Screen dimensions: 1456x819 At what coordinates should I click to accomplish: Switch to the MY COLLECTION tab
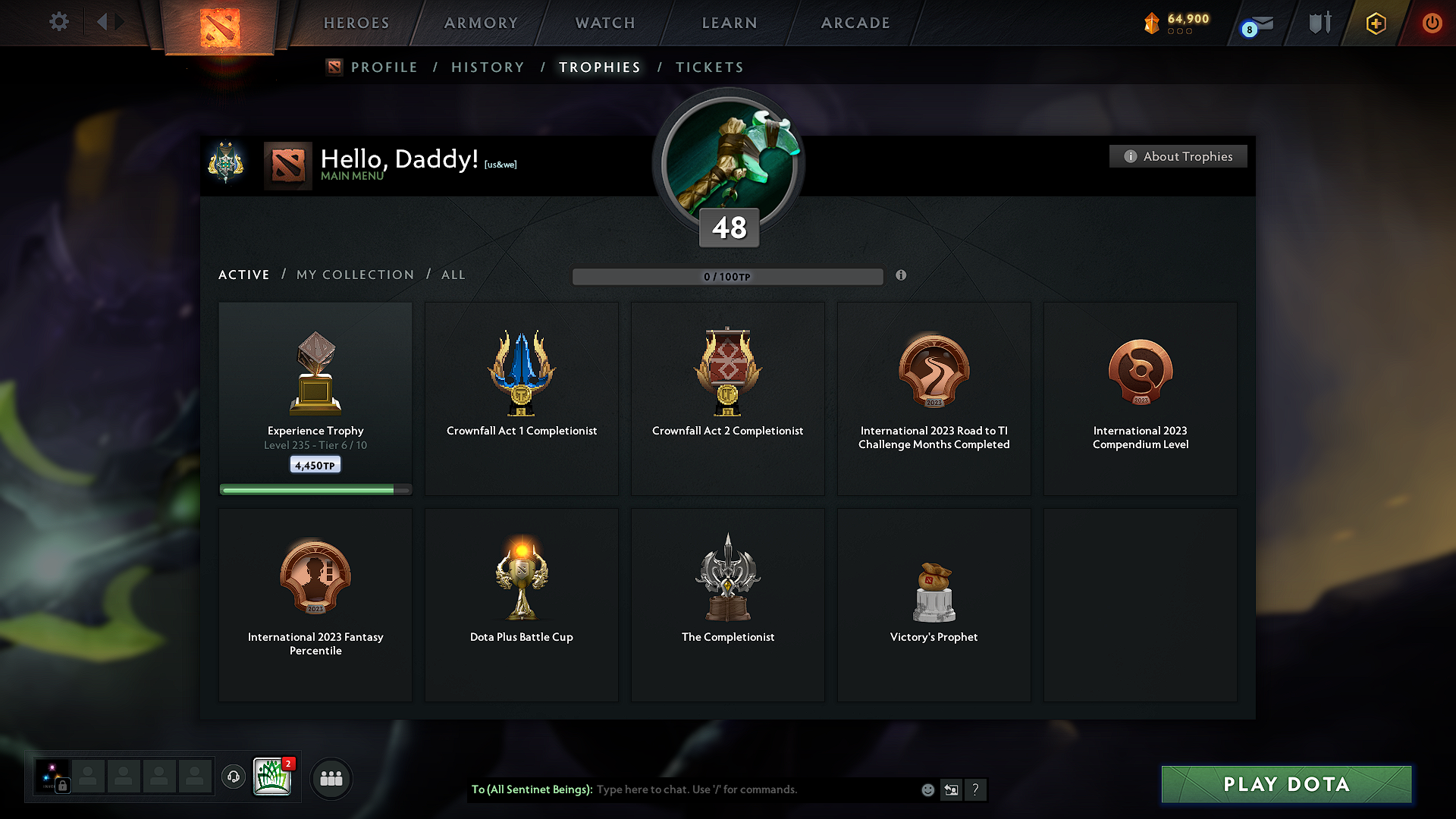click(x=355, y=275)
